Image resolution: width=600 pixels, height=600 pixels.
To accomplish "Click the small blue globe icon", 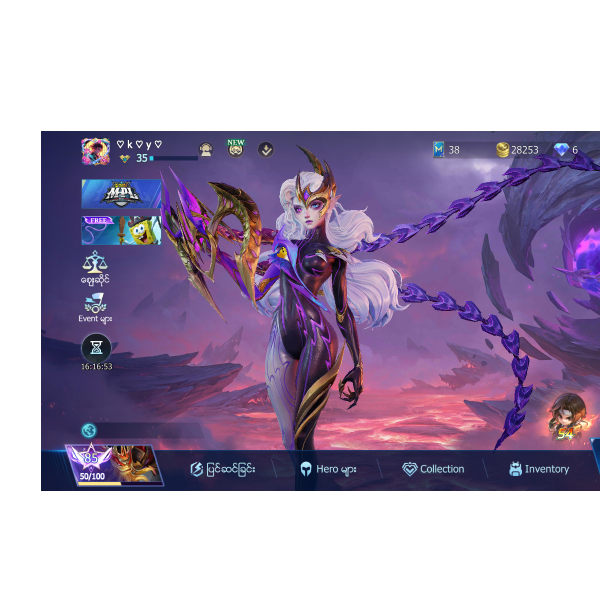I will [x=89, y=430].
